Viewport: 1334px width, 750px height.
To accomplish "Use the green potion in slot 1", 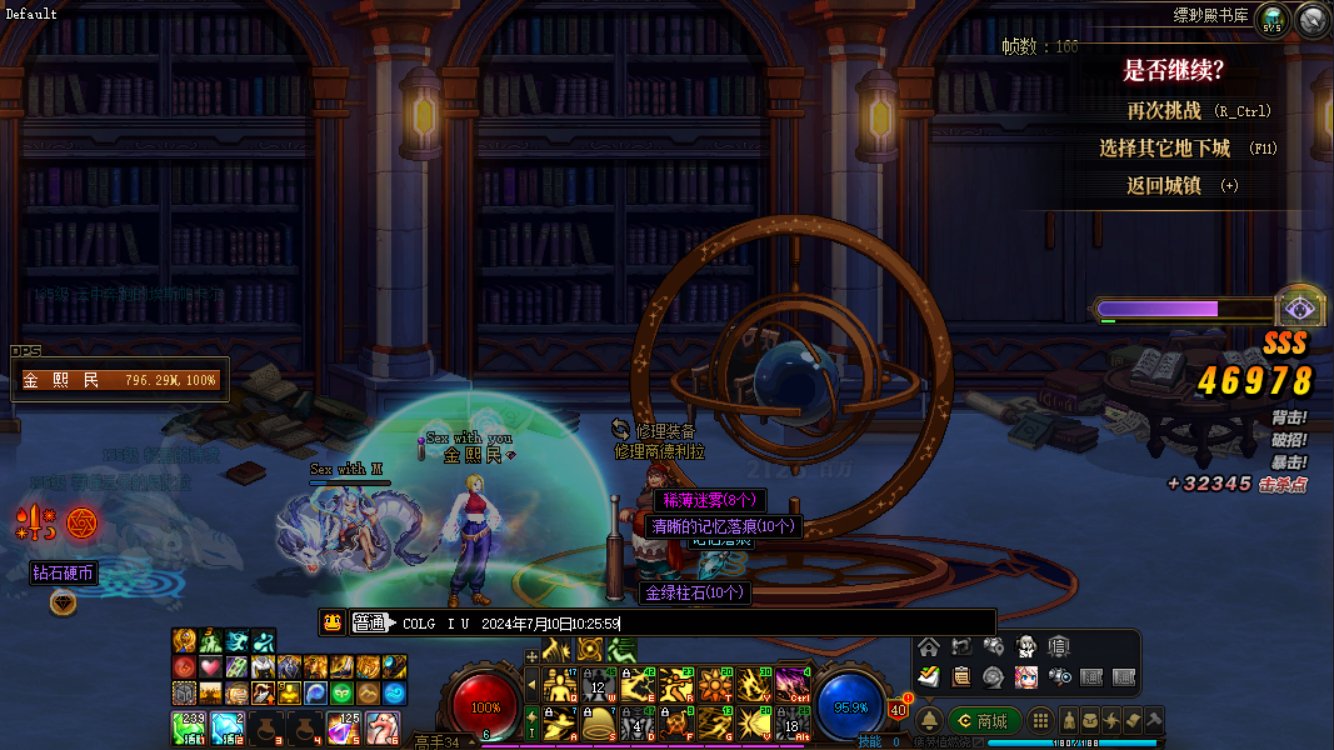I will pos(187,728).
